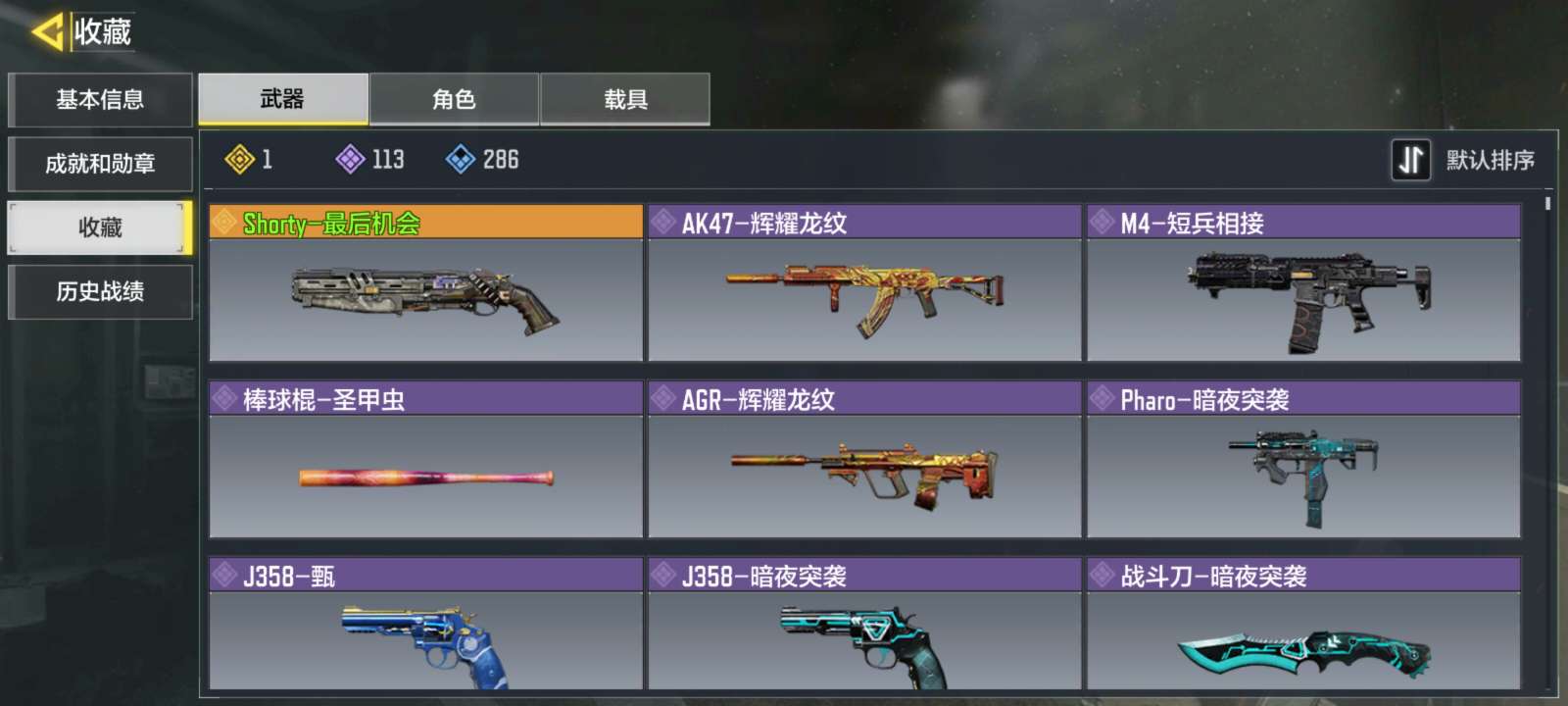This screenshot has height=706, width=1568.
Task: Click the diamond icon on AK47-辉耀龙纹 card
Action: point(664,221)
